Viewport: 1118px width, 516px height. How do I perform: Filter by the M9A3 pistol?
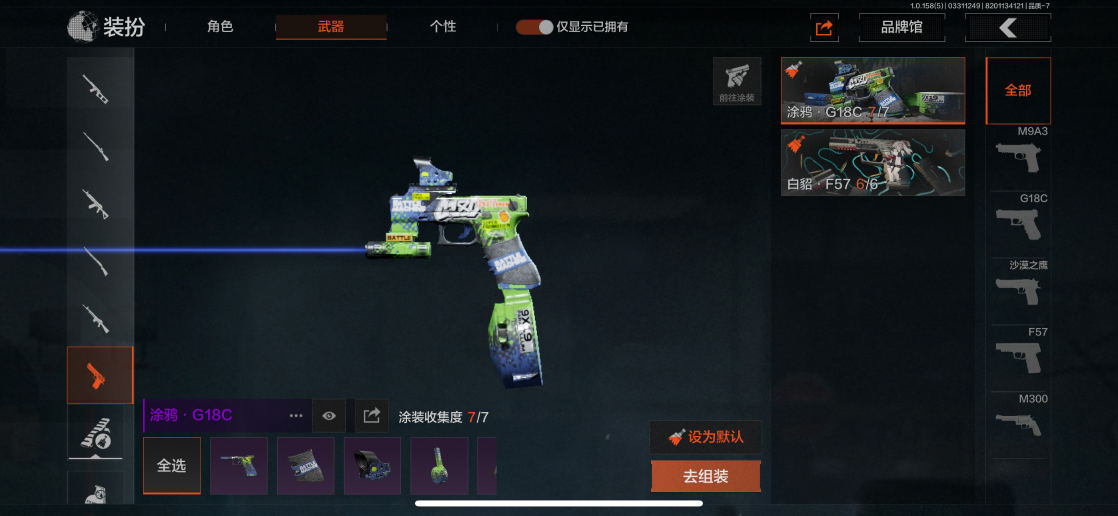coord(1018,152)
